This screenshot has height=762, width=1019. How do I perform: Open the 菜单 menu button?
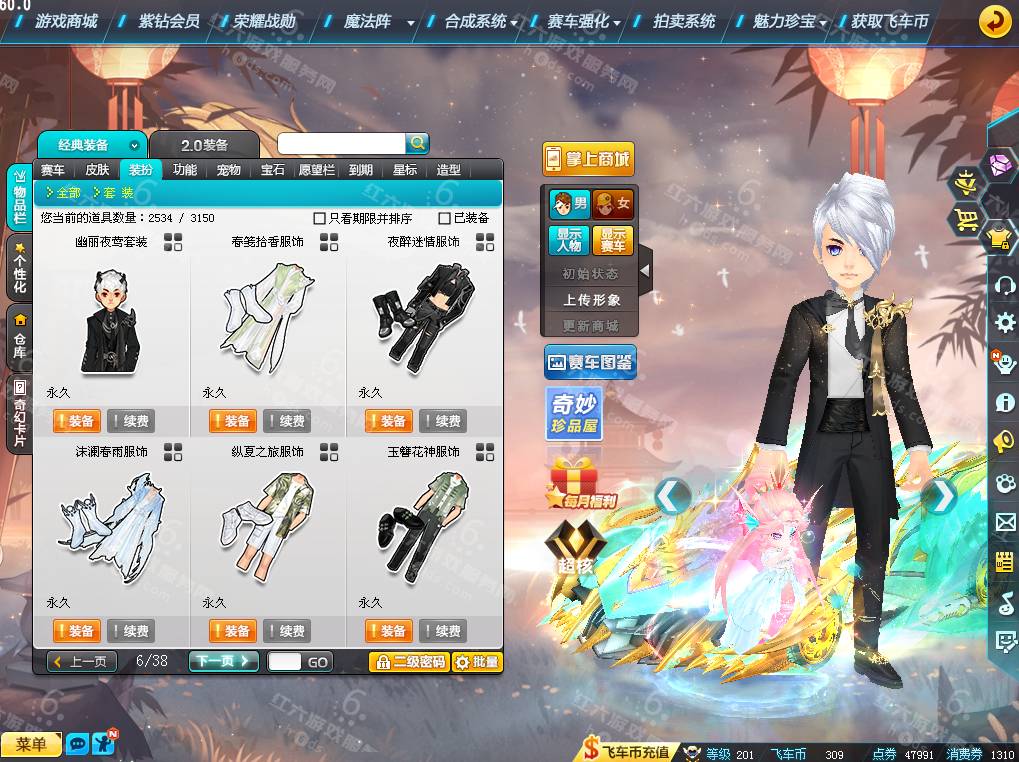coord(31,744)
